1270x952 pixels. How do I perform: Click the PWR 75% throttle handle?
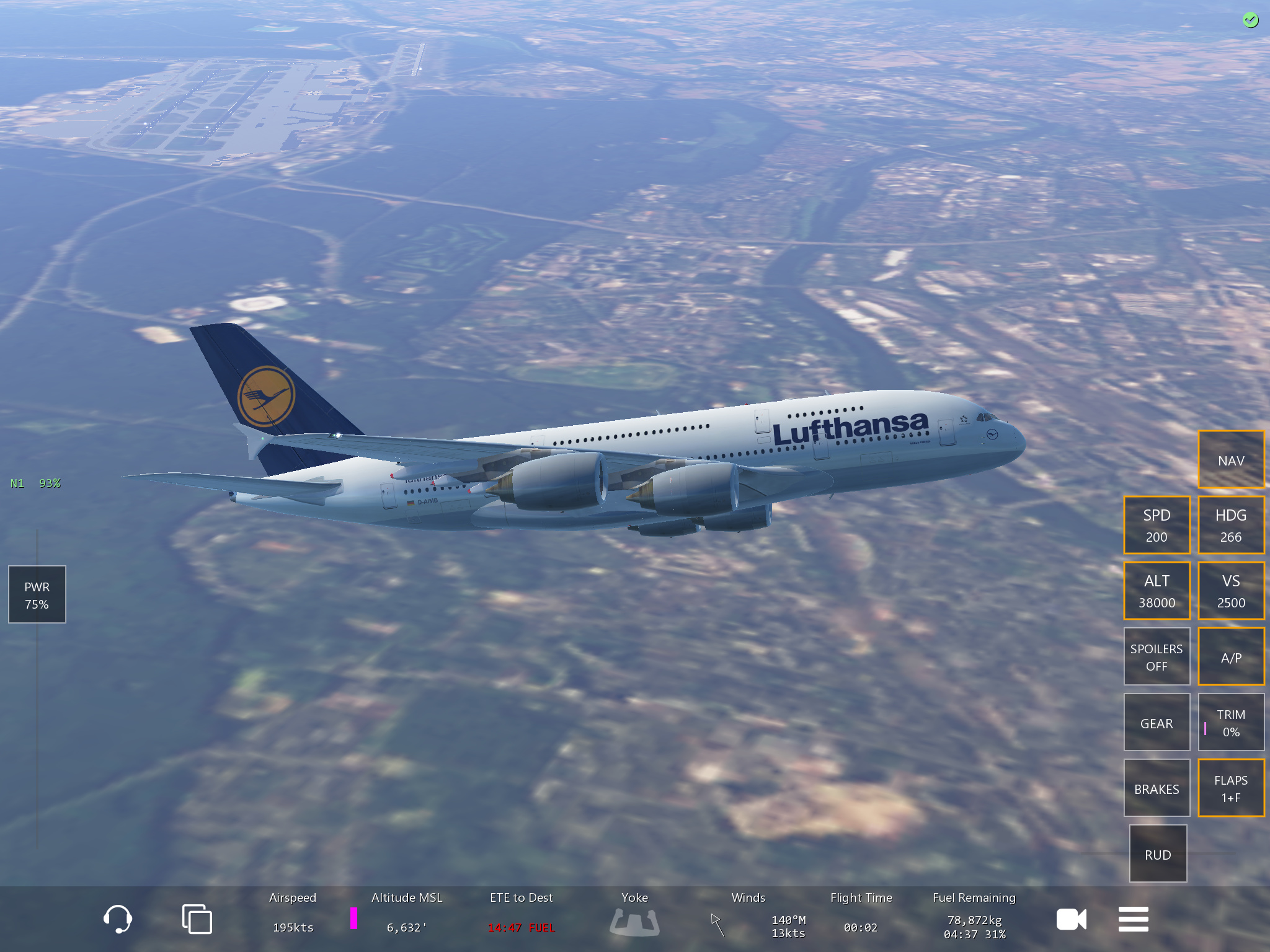point(37,594)
